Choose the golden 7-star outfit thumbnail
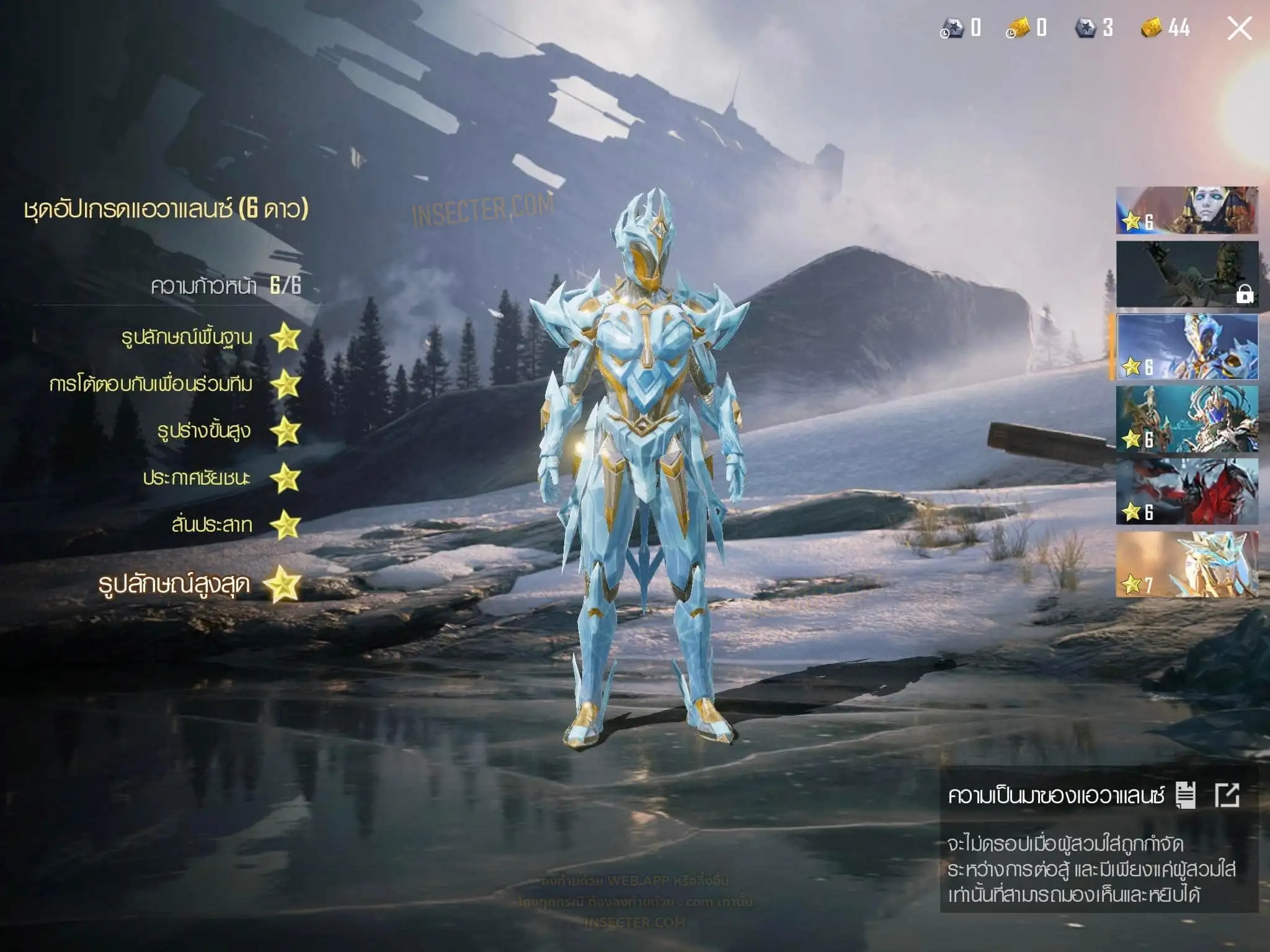 pyautogui.click(x=1187, y=565)
